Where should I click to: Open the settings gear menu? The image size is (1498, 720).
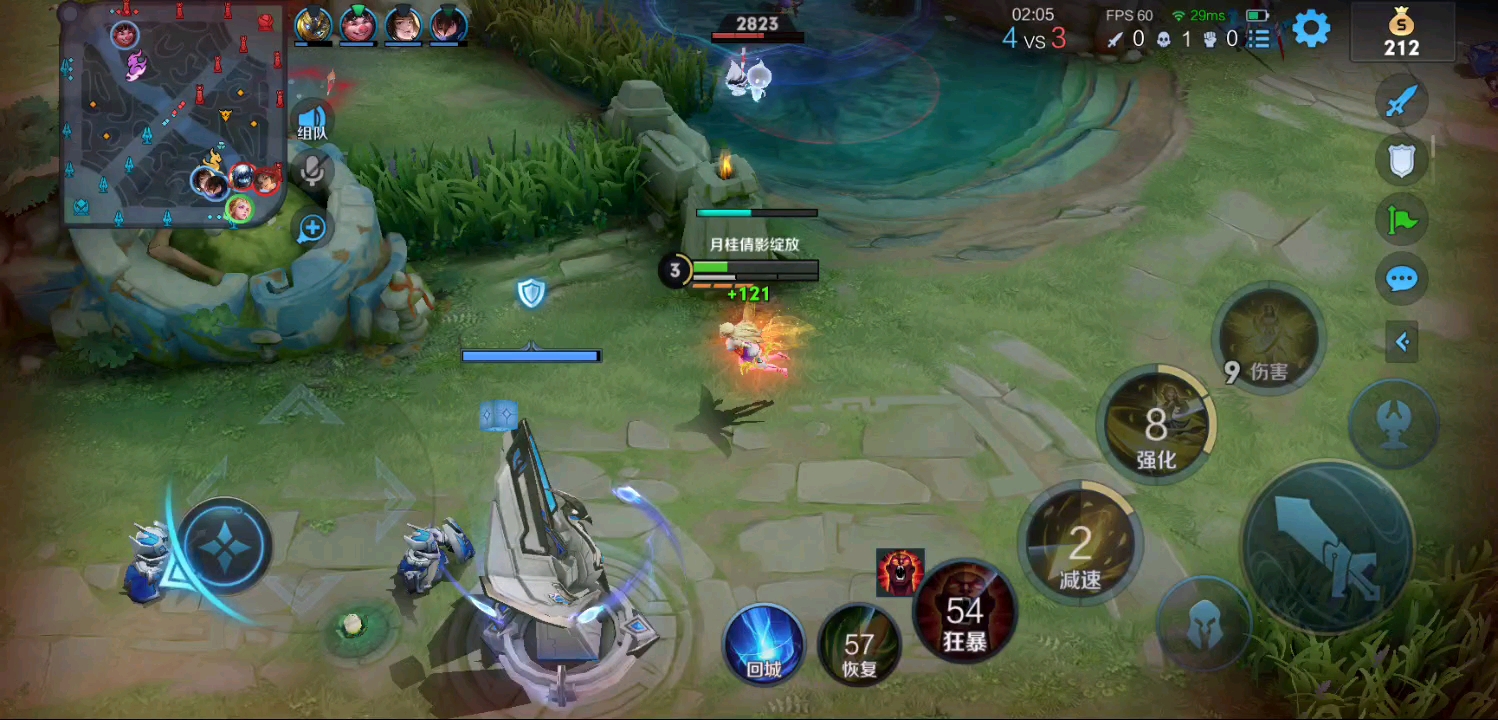pyautogui.click(x=1311, y=30)
